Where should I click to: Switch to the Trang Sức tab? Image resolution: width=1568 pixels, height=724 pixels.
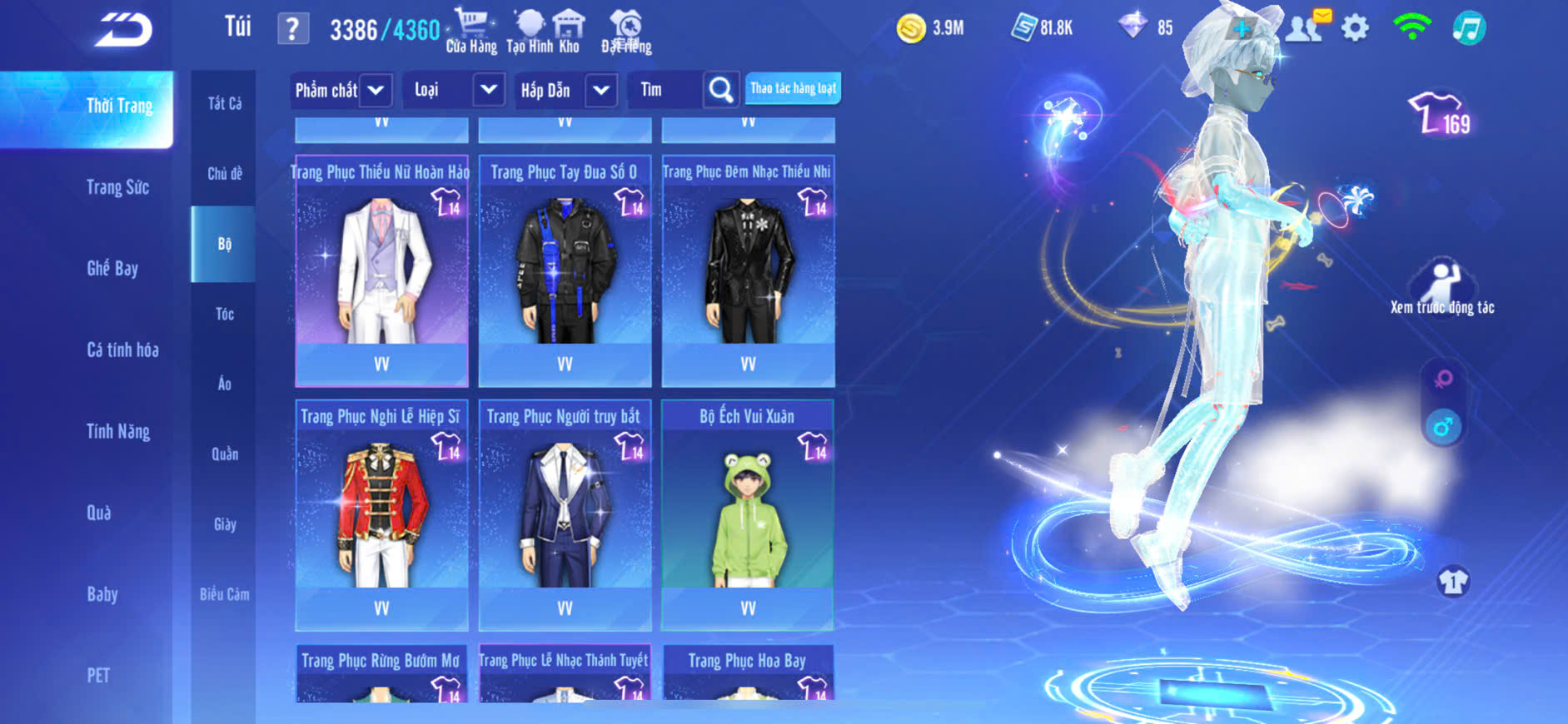point(117,187)
